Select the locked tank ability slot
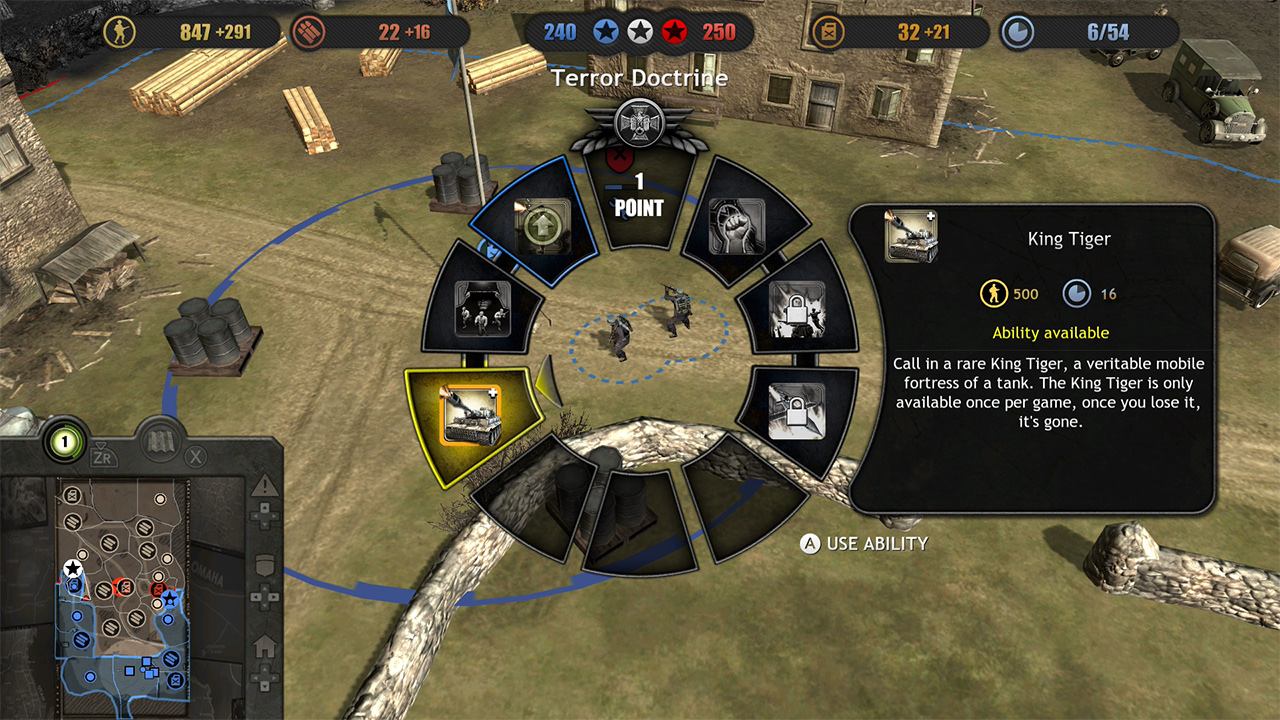 pos(798,312)
